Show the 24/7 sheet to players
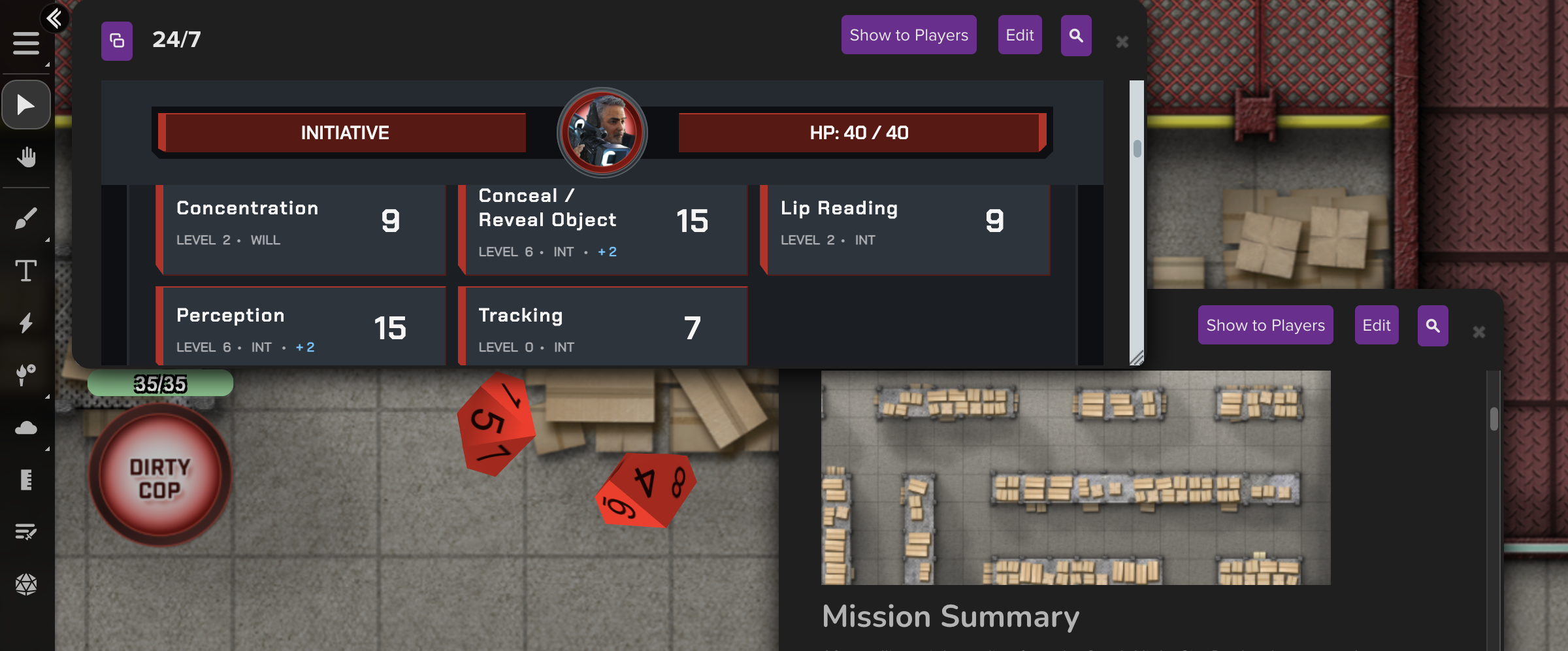Screen dimensions: 1568x651 pyautogui.click(x=908, y=35)
